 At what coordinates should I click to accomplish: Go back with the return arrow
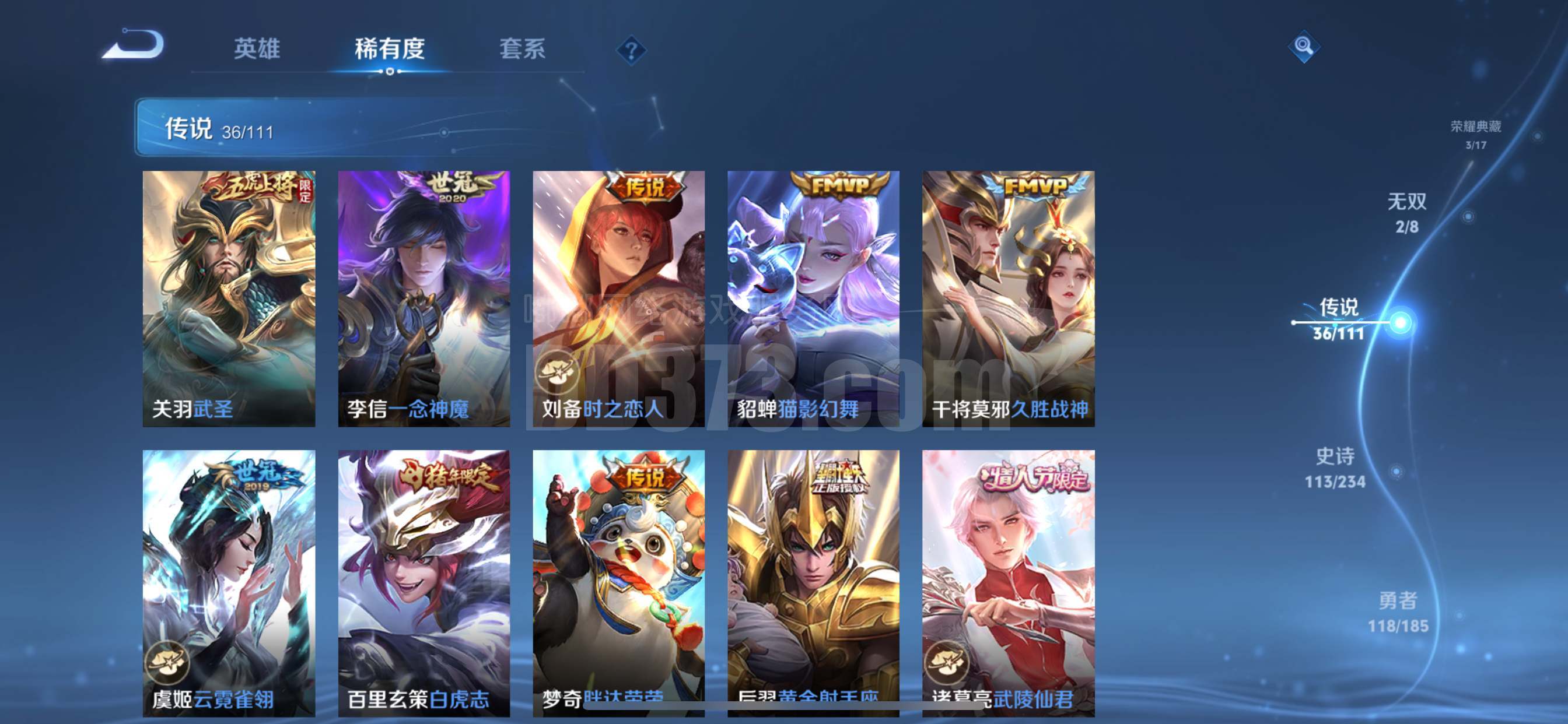coord(134,45)
